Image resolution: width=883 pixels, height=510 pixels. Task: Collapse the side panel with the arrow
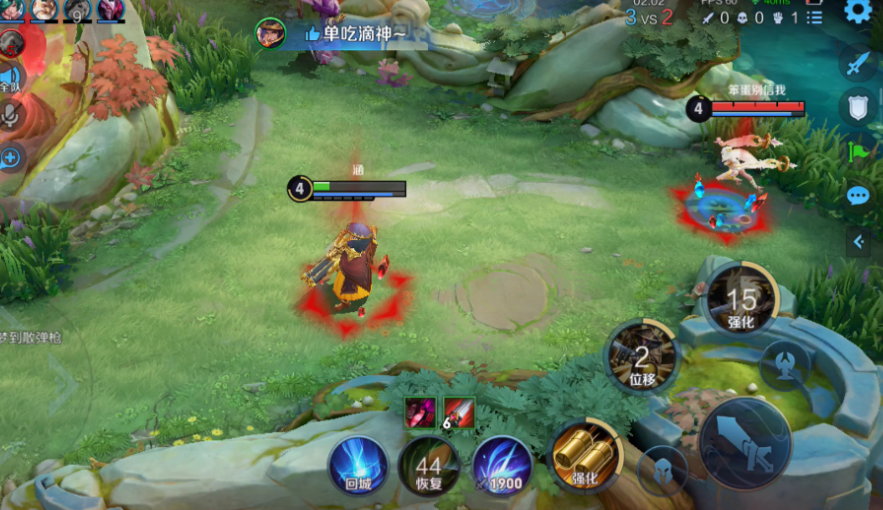pos(858,241)
